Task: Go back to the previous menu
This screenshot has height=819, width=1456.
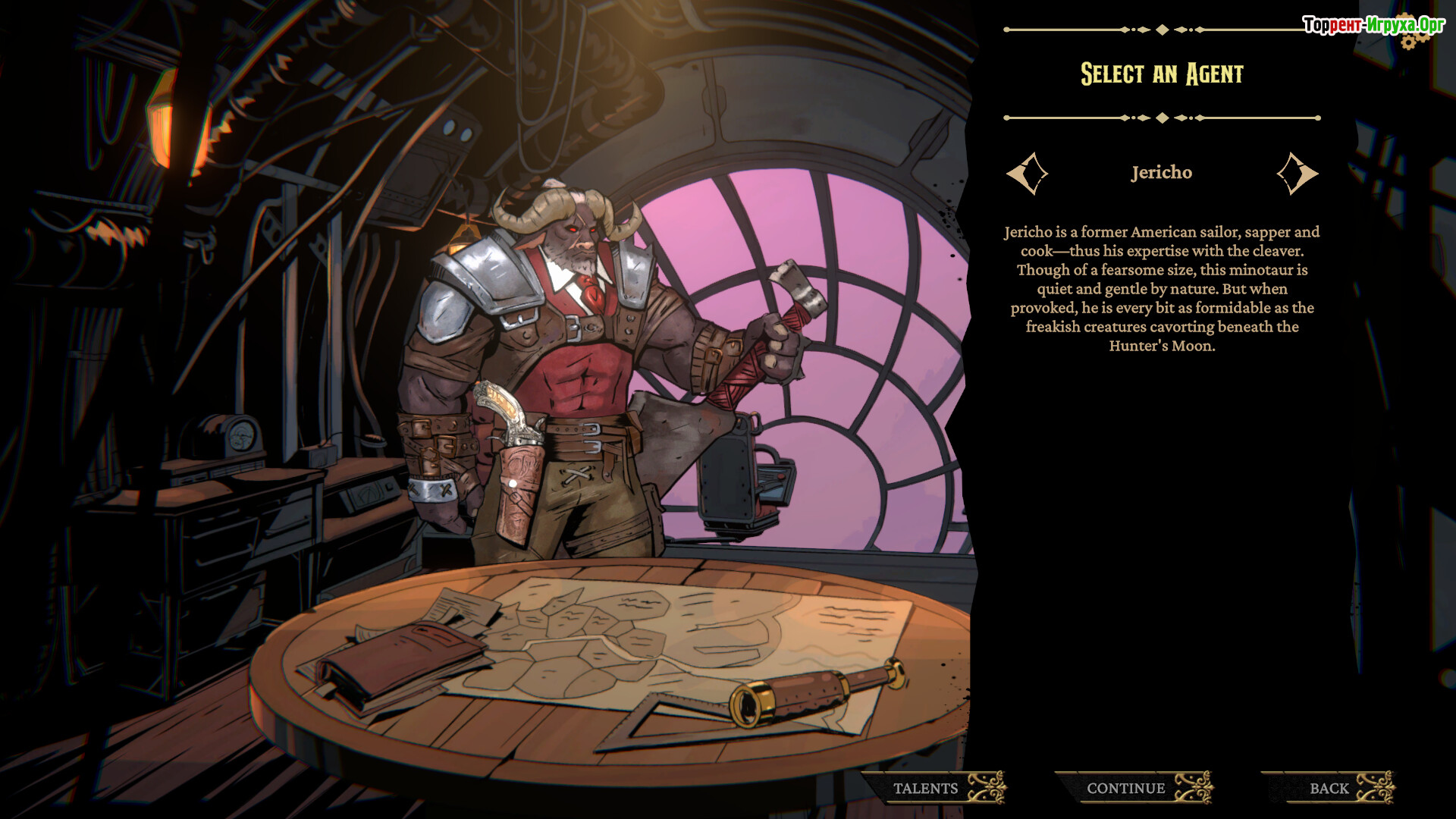Action: pos(1329,788)
